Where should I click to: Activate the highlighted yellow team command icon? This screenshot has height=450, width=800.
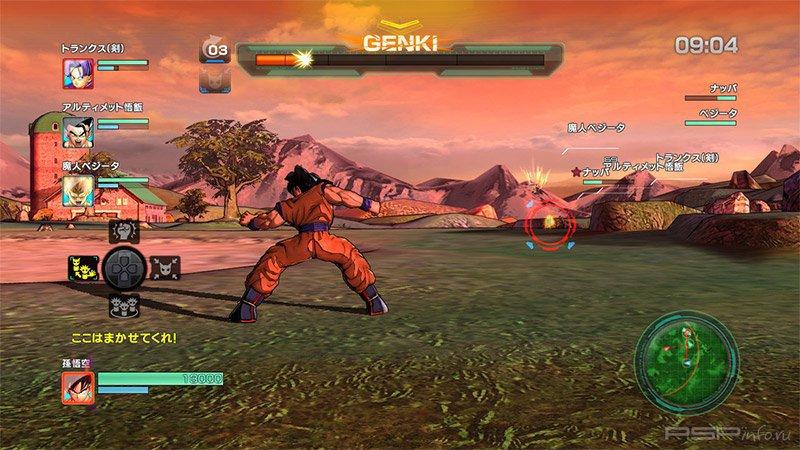pos(83,268)
